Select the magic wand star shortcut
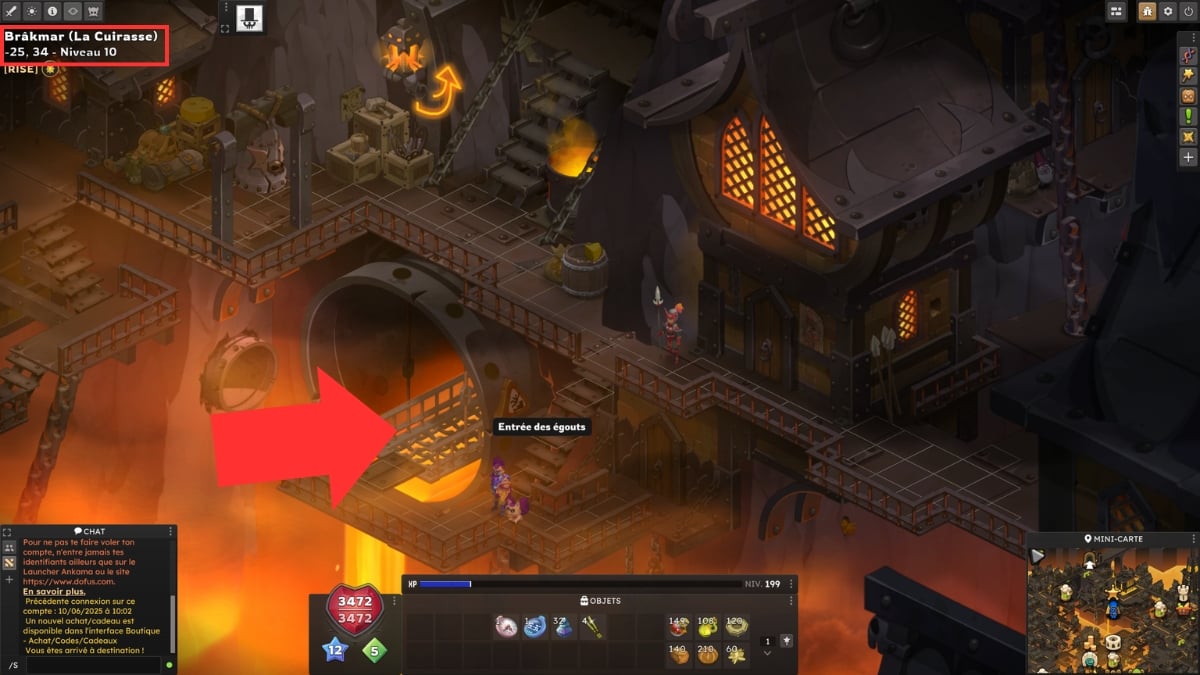 pos(1188,75)
